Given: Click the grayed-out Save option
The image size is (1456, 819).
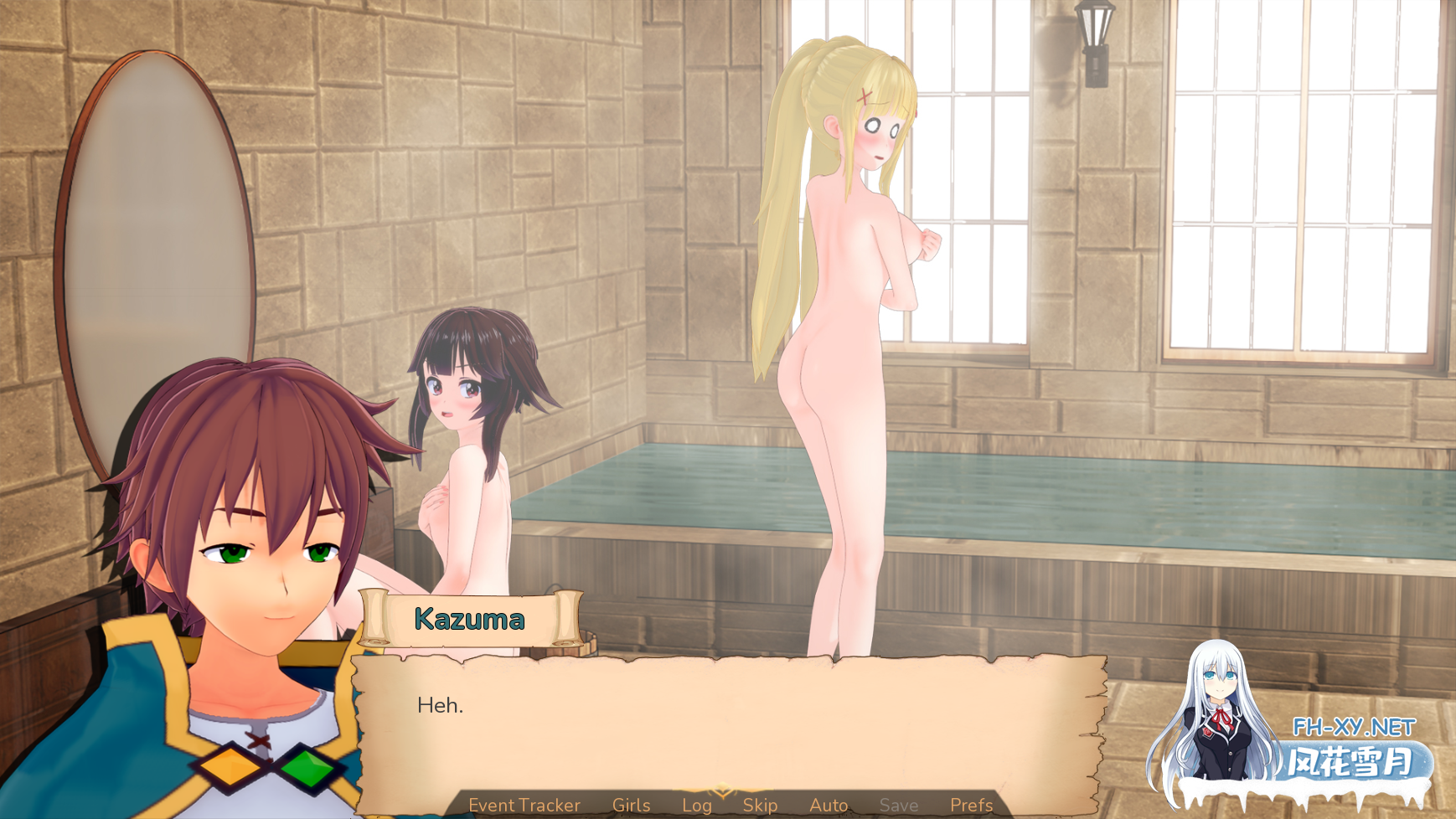Looking at the screenshot, I should point(898,805).
